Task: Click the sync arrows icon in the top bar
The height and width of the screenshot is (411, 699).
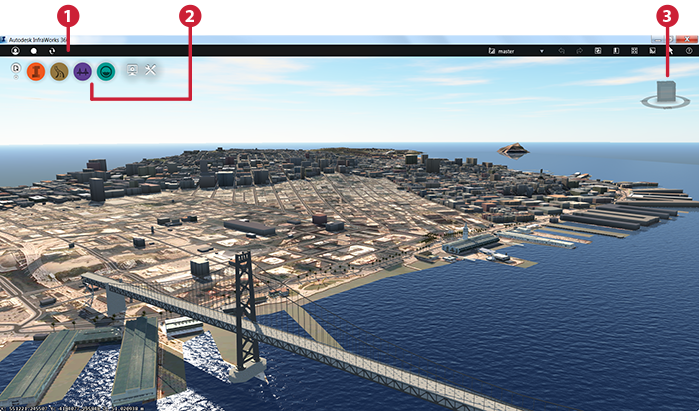Action: (52, 50)
